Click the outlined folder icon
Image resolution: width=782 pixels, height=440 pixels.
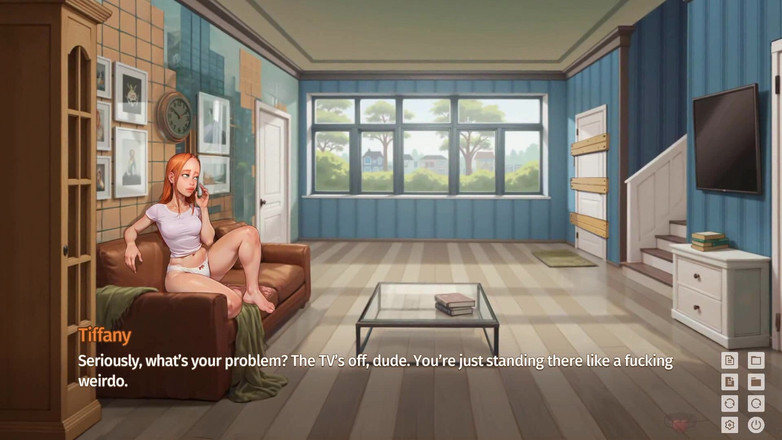point(756,360)
